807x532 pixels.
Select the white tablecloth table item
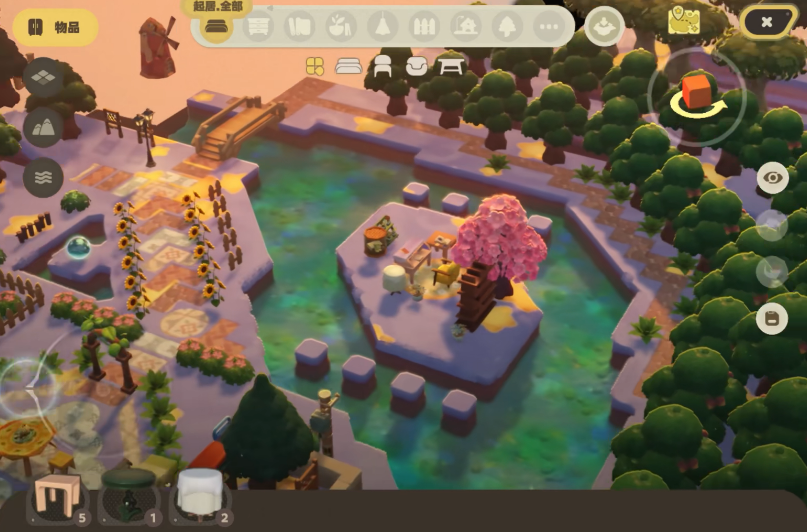(x=200, y=494)
